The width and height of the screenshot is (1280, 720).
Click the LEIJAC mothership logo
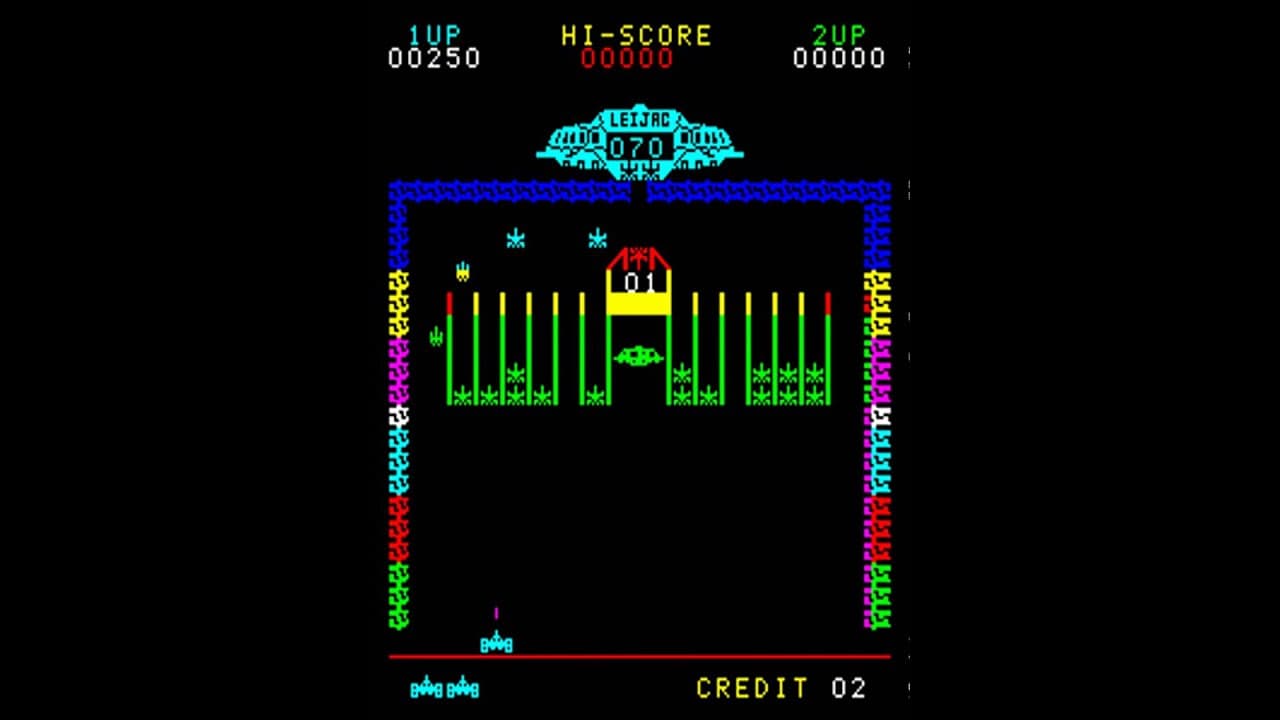point(641,117)
